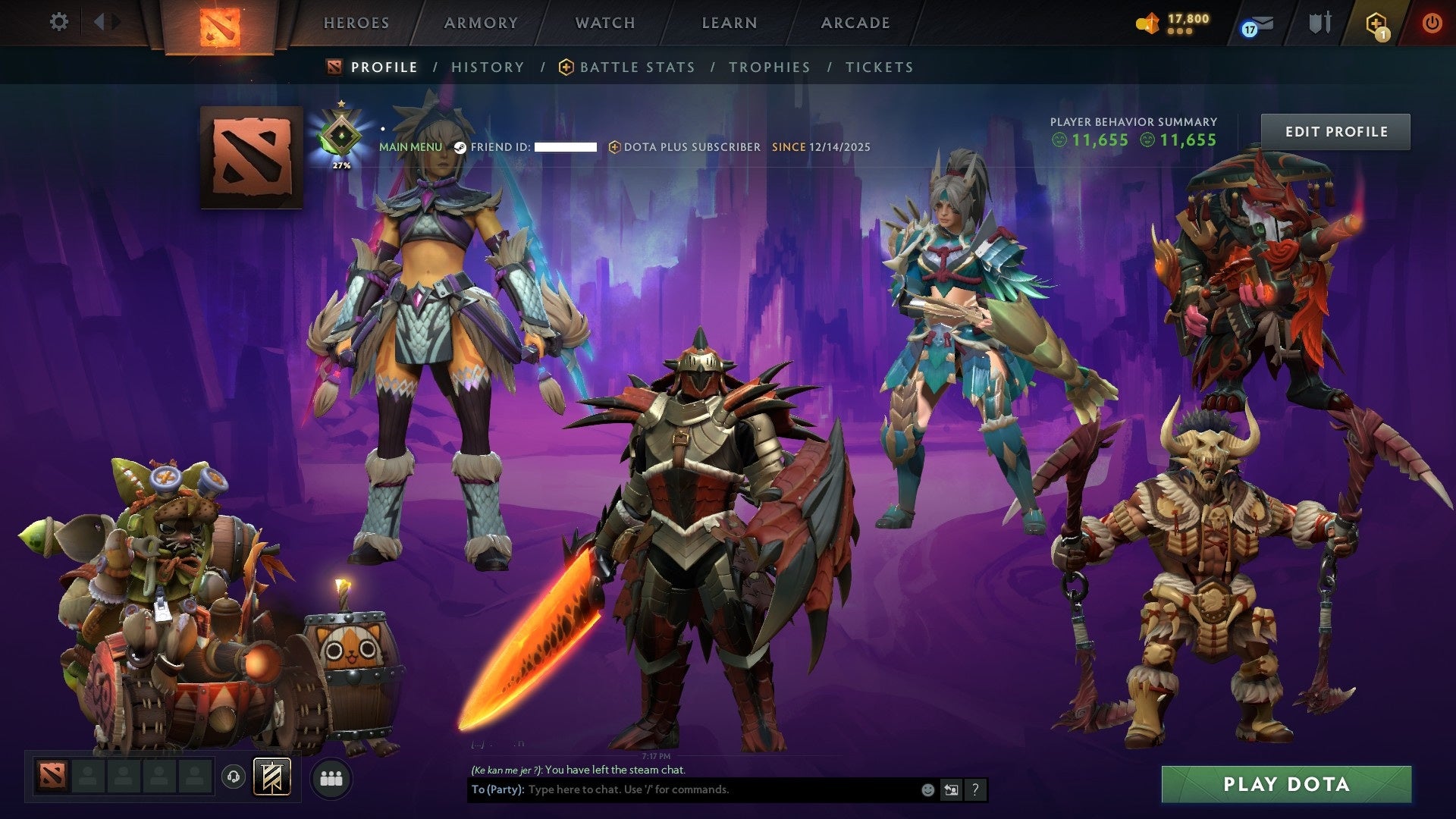This screenshot has height=819, width=1456.
Task: Click the shield and sword armory icon
Action: point(1319,23)
